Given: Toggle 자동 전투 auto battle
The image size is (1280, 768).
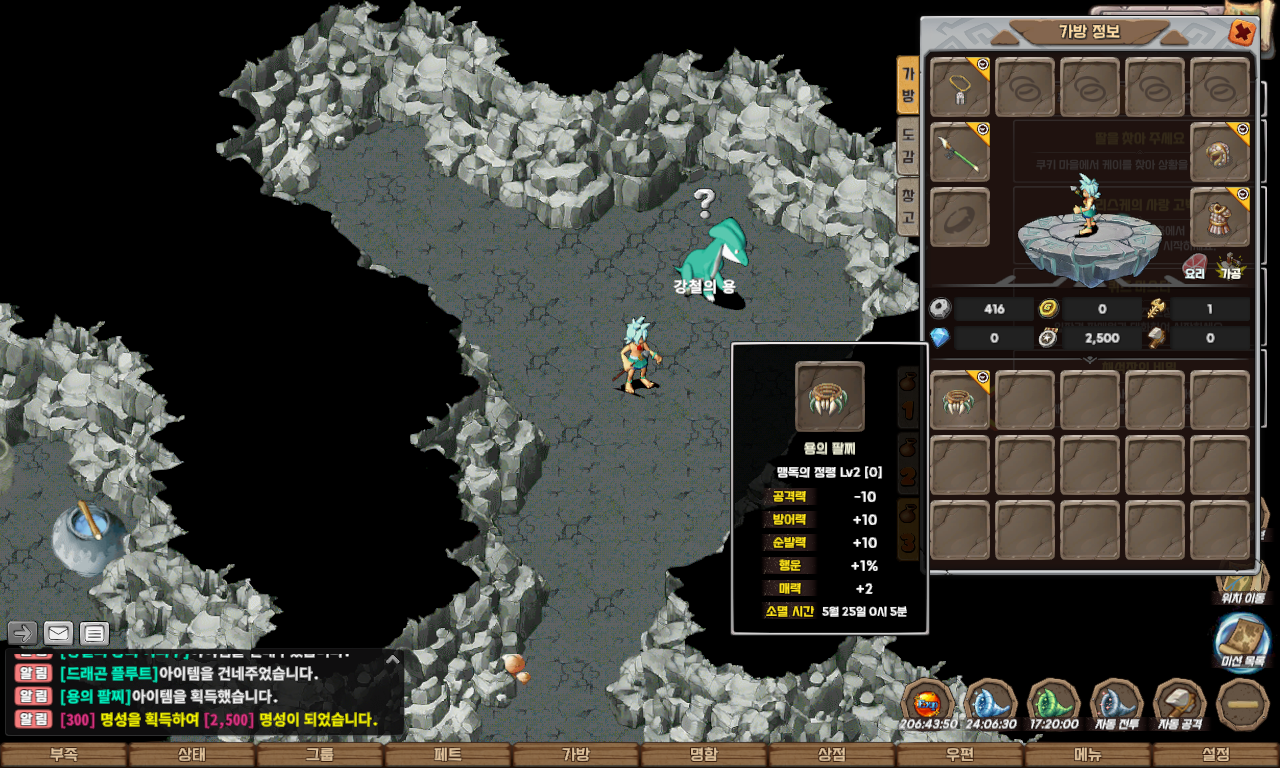Looking at the screenshot, I should [1116, 704].
